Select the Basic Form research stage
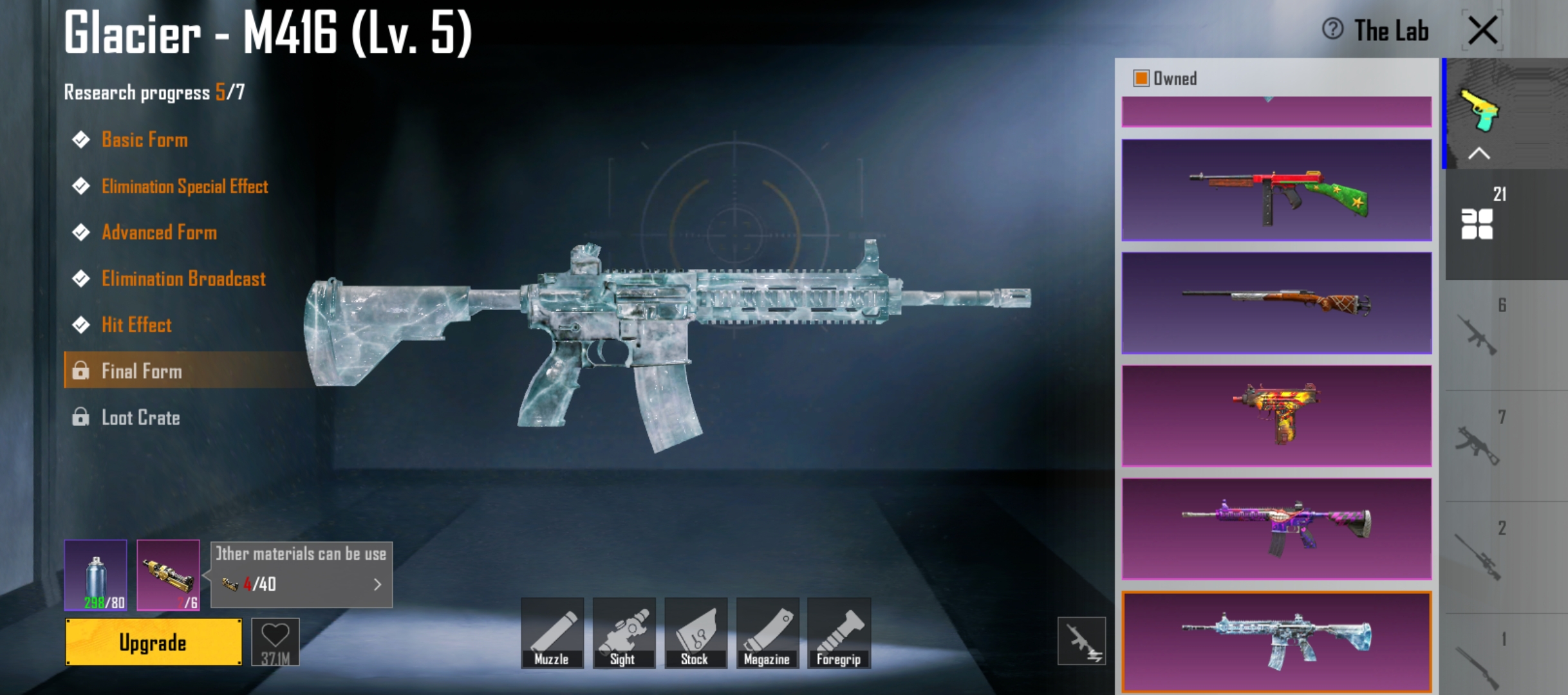The width and height of the screenshot is (1568, 695). tap(144, 140)
